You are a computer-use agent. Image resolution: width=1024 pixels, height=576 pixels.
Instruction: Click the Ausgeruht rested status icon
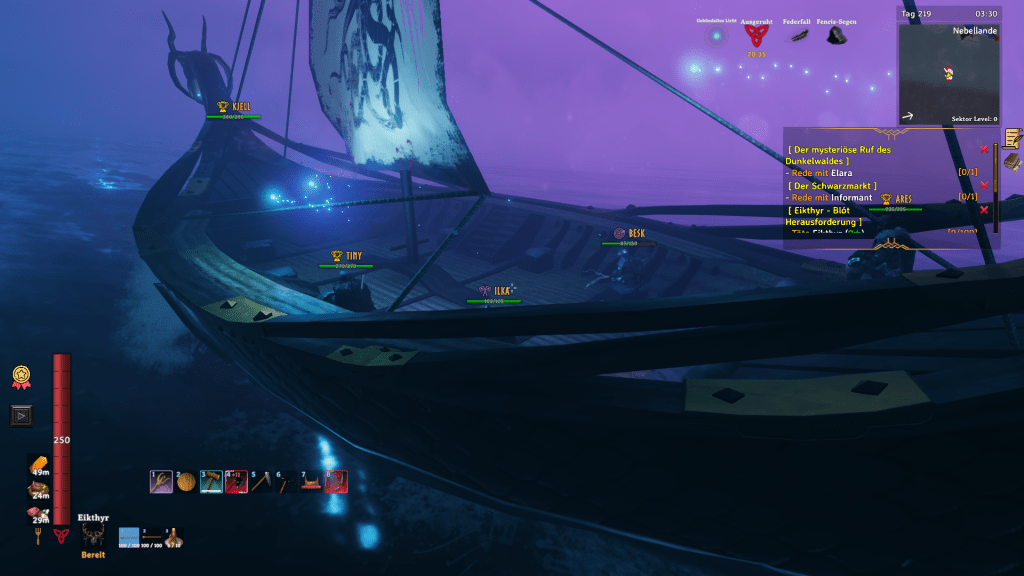(755, 36)
